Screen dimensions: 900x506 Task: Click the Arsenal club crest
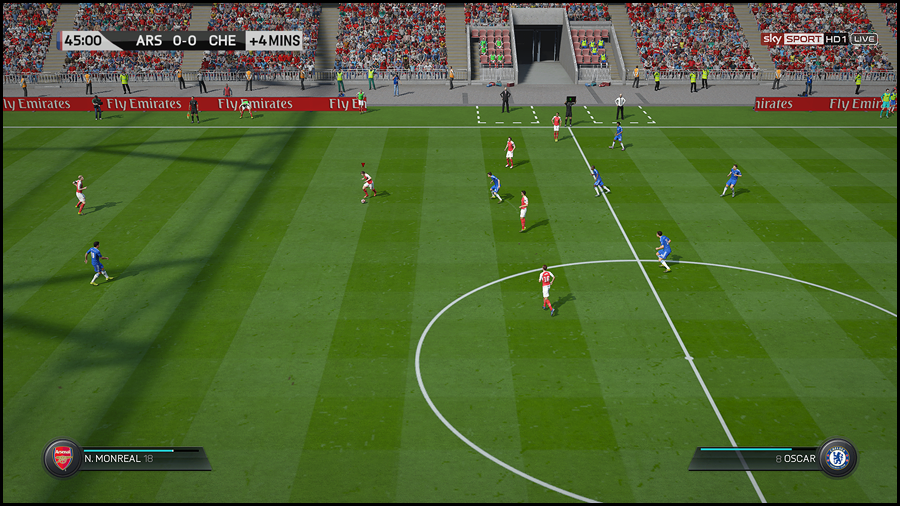(x=62, y=458)
